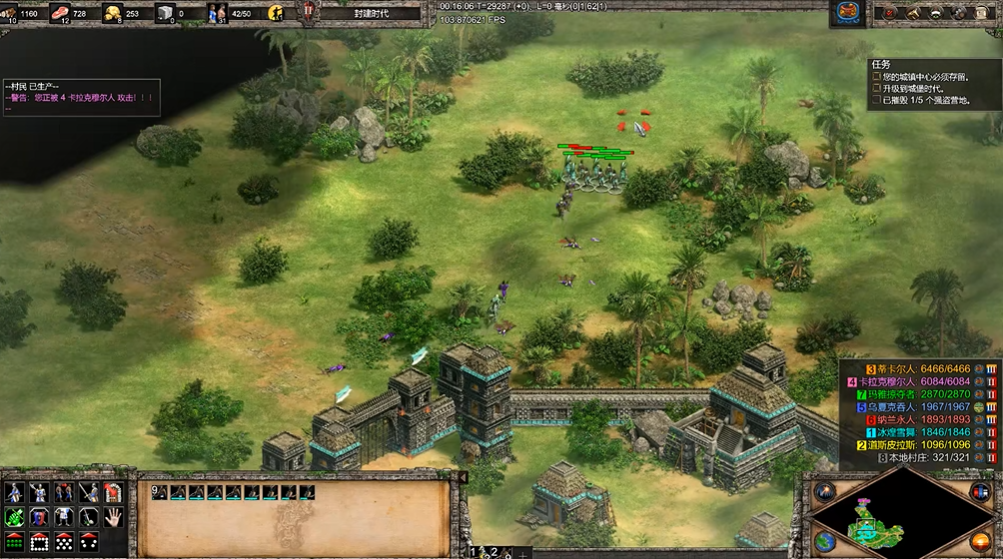
Task: Open the gear settings button
Action: (x=959, y=13)
